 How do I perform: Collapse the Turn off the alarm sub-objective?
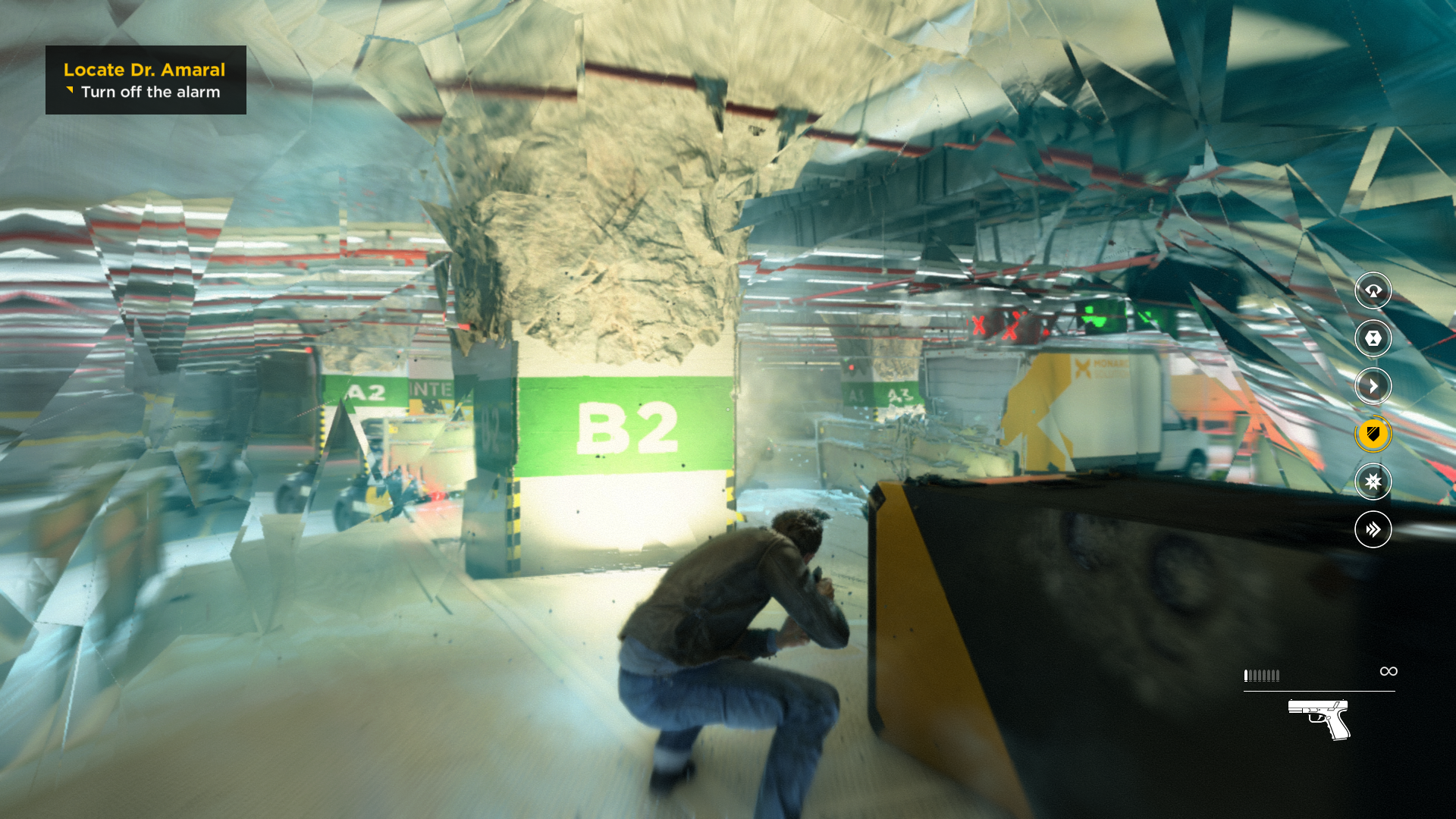151,92
